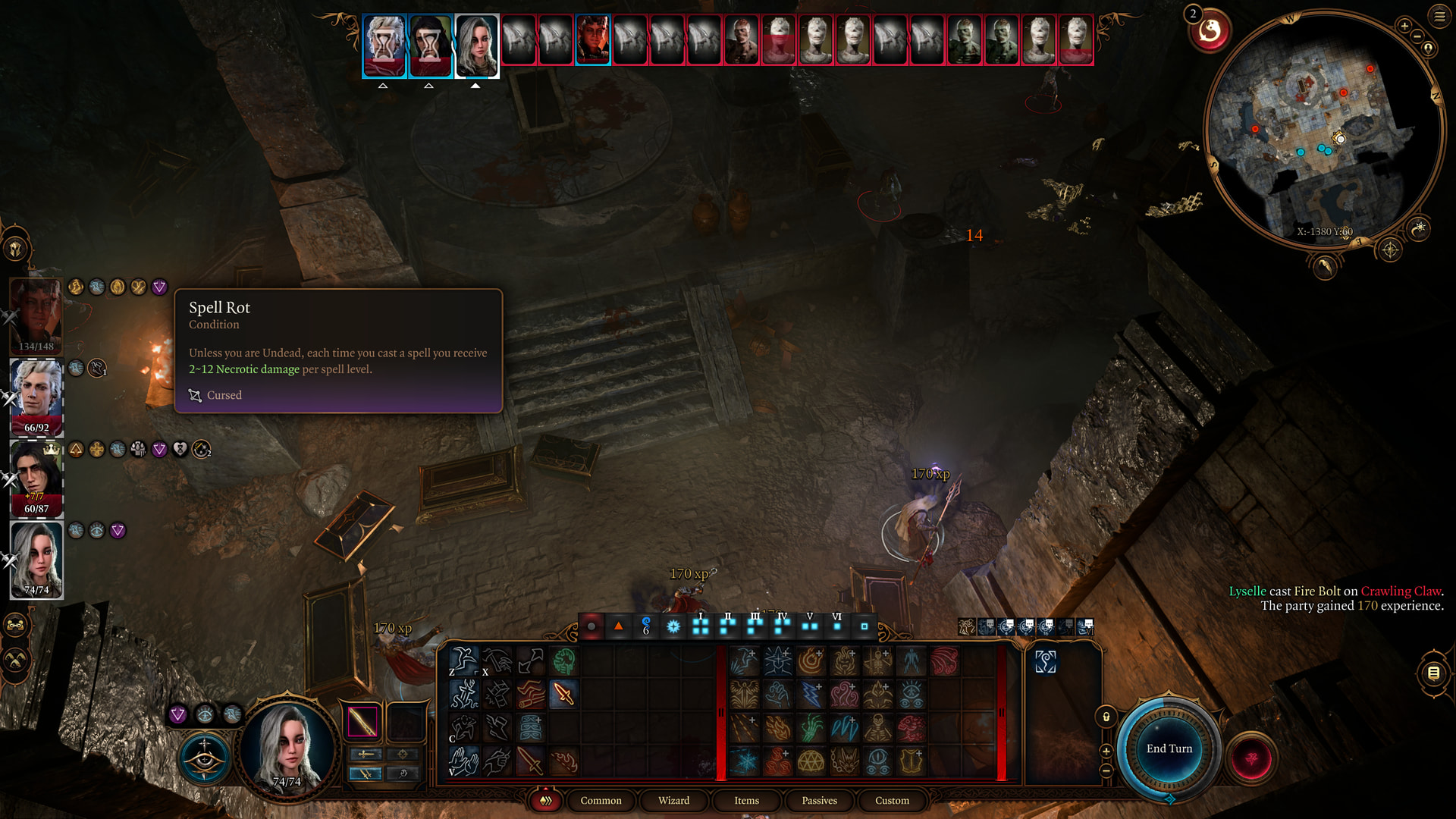1456x819 pixels.
Task: Activate the green dripping skull spell
Action: [563, 661]
